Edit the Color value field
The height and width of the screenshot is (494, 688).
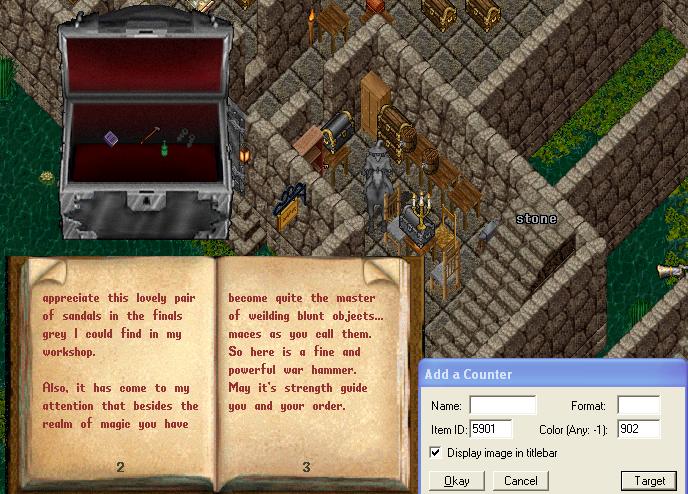coord(638,429)
